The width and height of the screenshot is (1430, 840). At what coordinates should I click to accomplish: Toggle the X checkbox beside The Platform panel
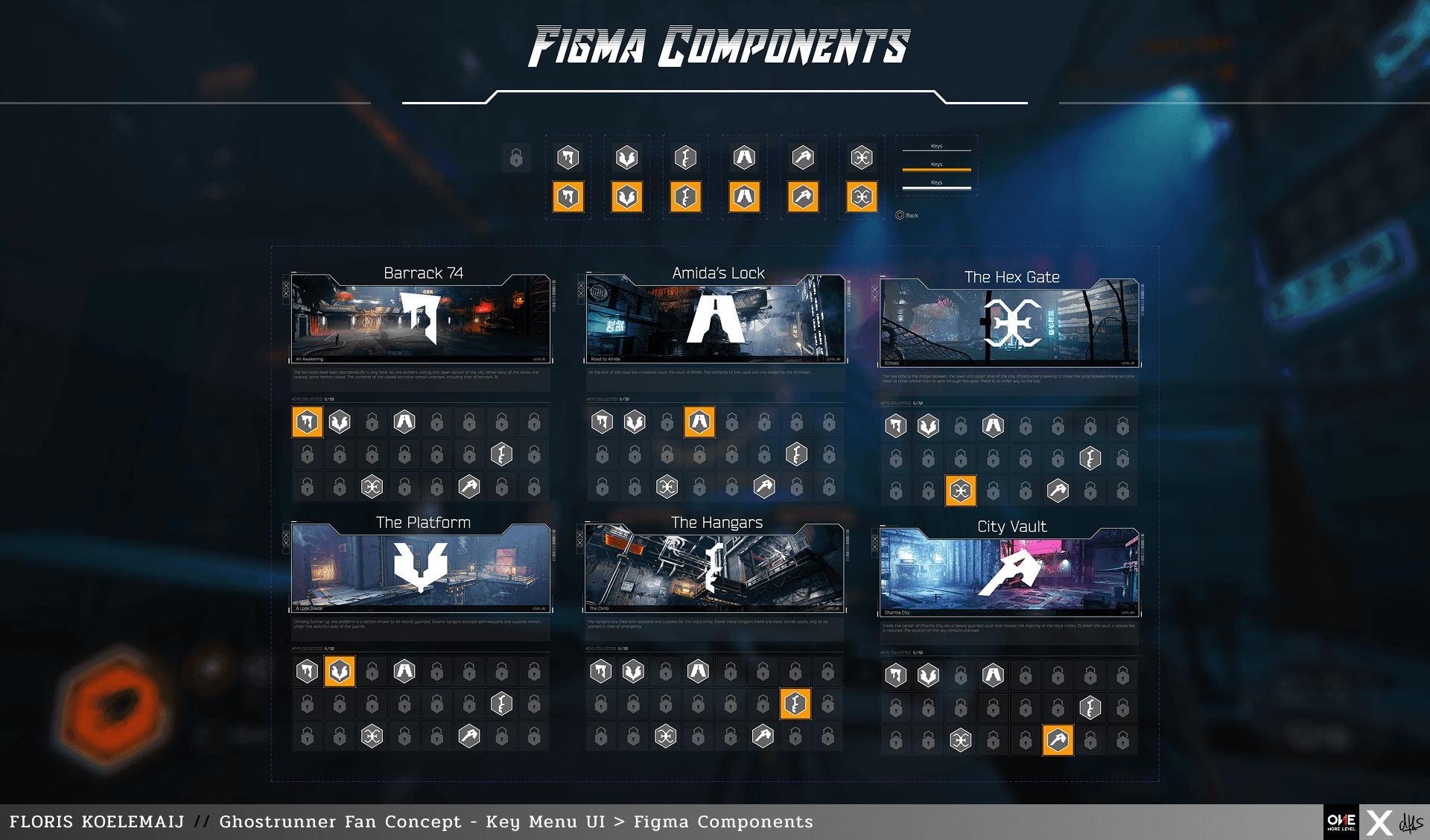pyautogui.click(x=285, y=536)
